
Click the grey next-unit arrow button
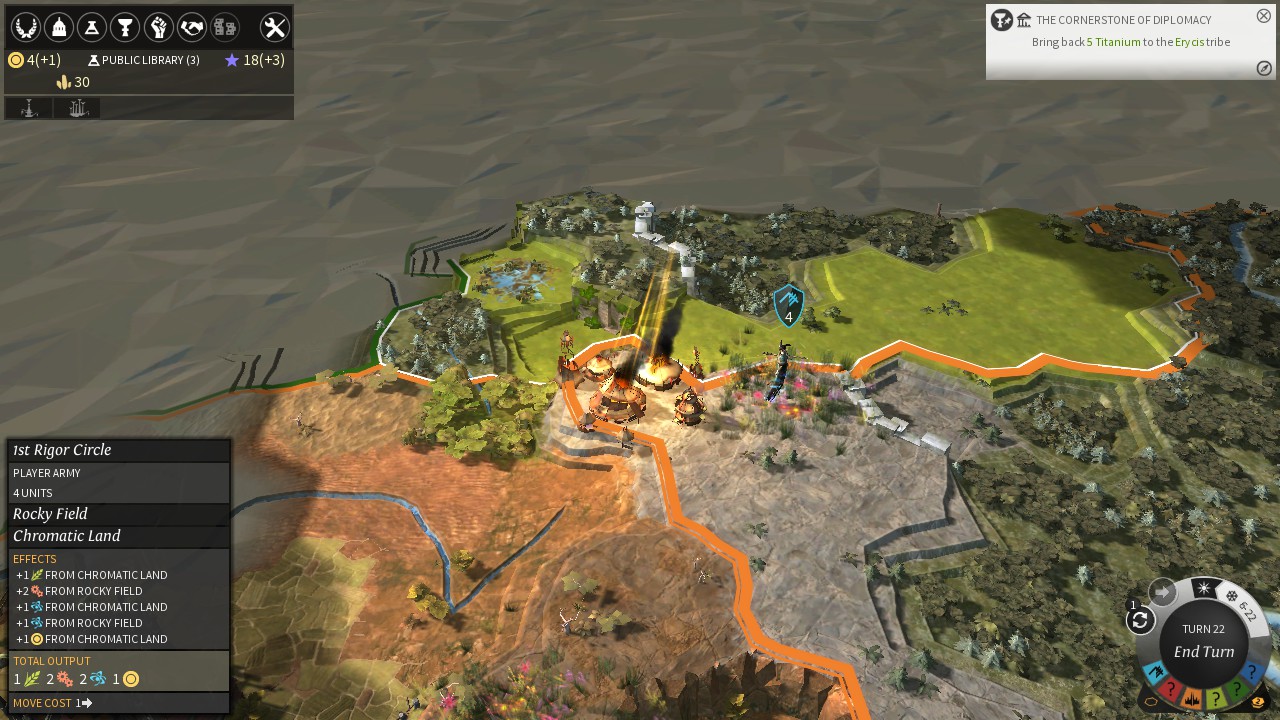(1162, 592)
